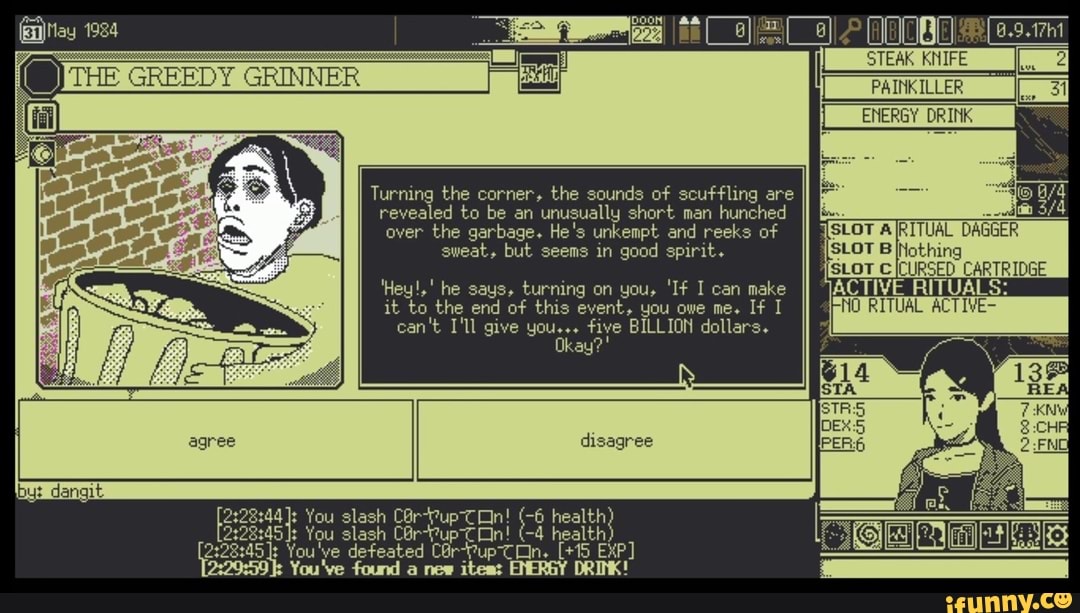
Task: Select the Painkiller item
Action: point(916,88)
